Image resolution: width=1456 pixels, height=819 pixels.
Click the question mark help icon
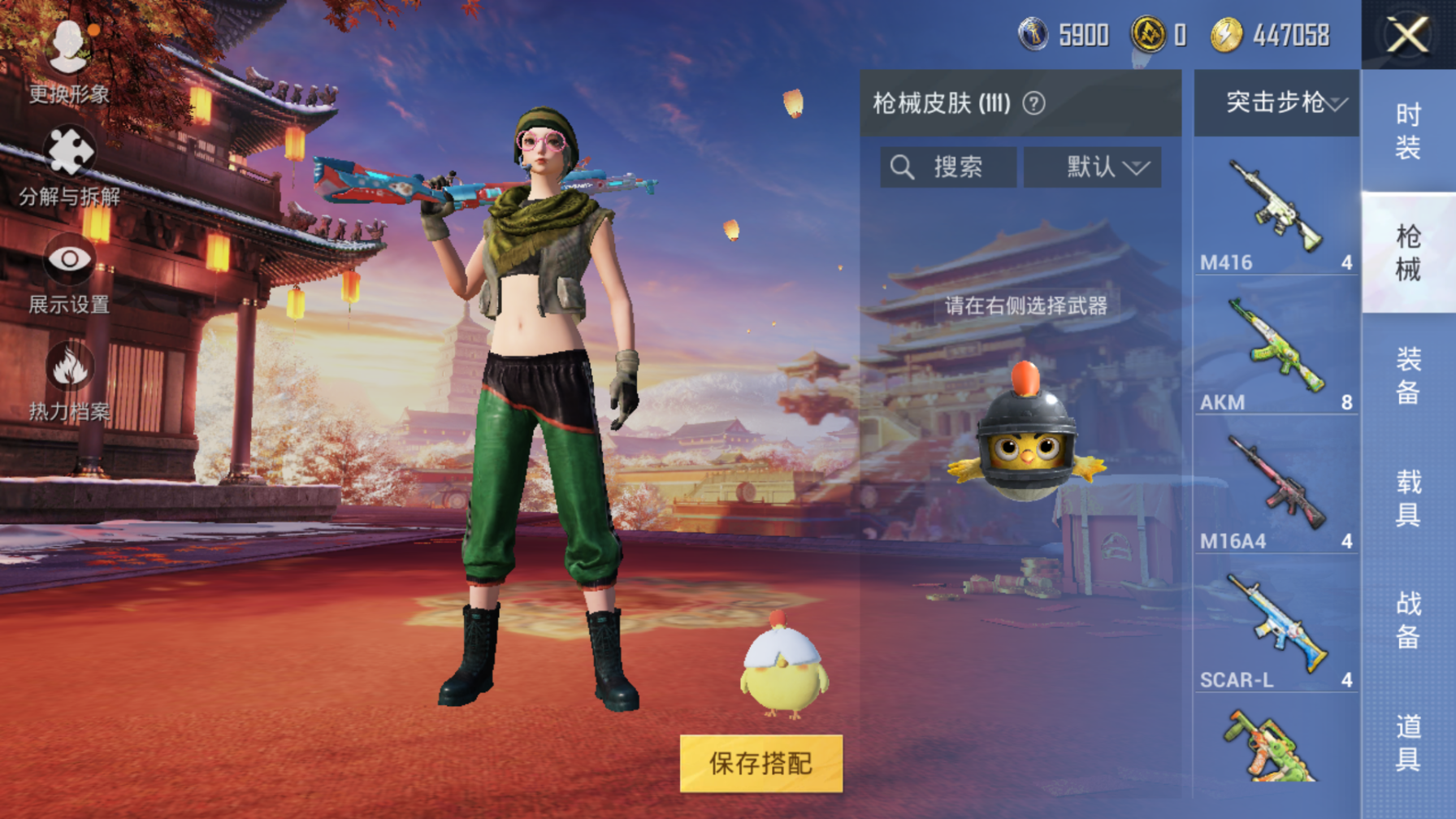point(1033,103)
